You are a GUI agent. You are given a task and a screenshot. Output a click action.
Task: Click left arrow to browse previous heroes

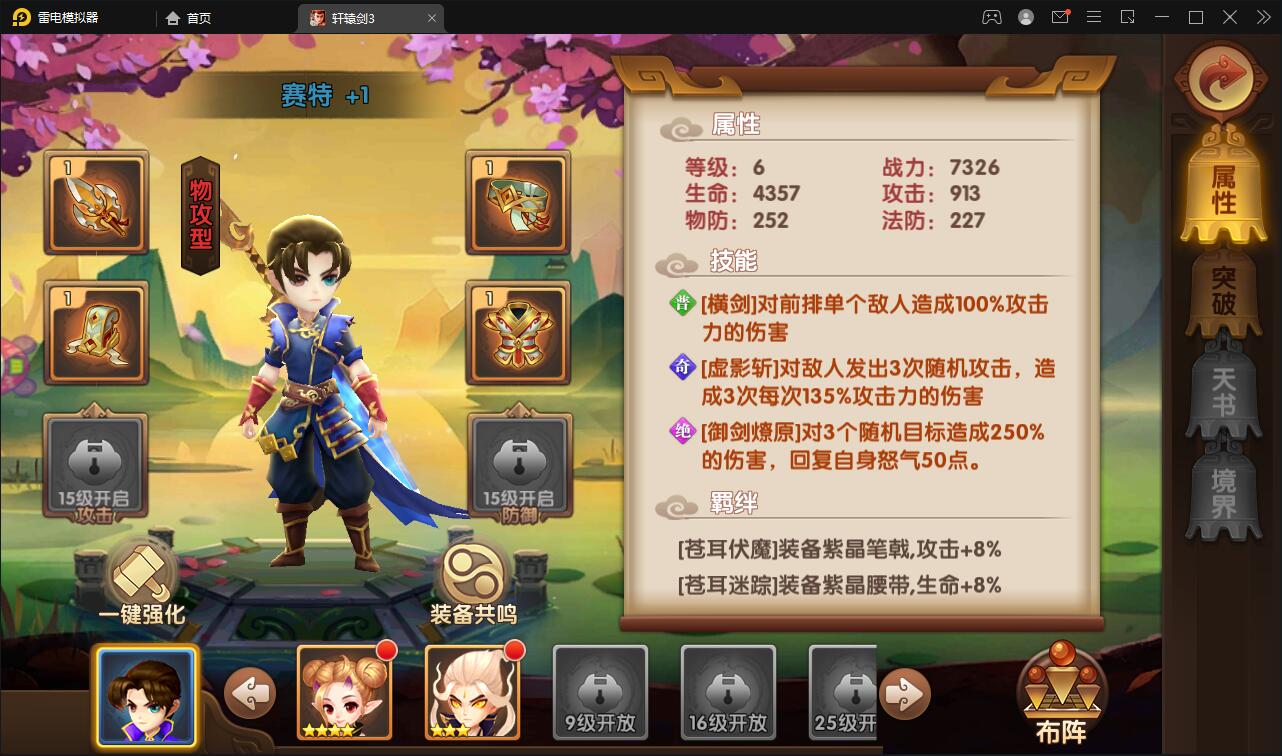[250, 693]
